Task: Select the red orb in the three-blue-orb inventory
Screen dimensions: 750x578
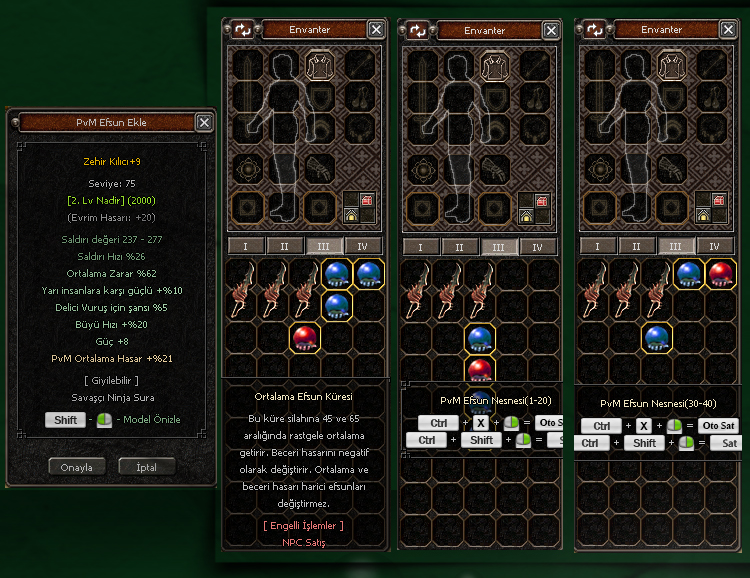Action: (x=305, y=337)
